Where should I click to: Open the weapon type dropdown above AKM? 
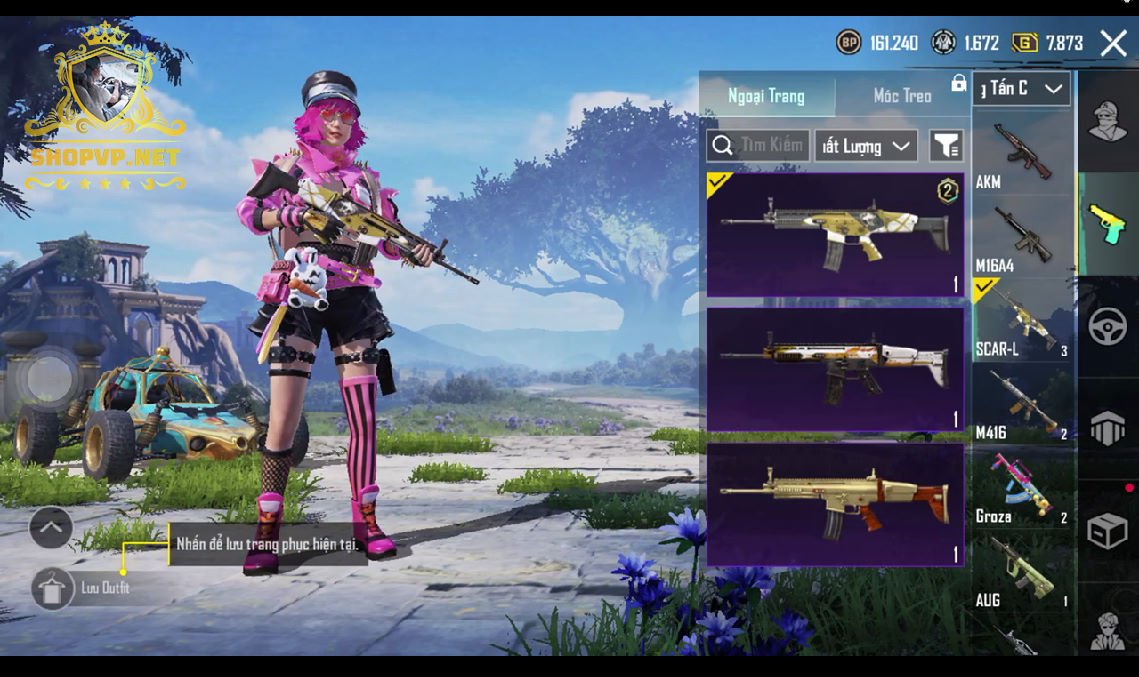point(1021,89)
